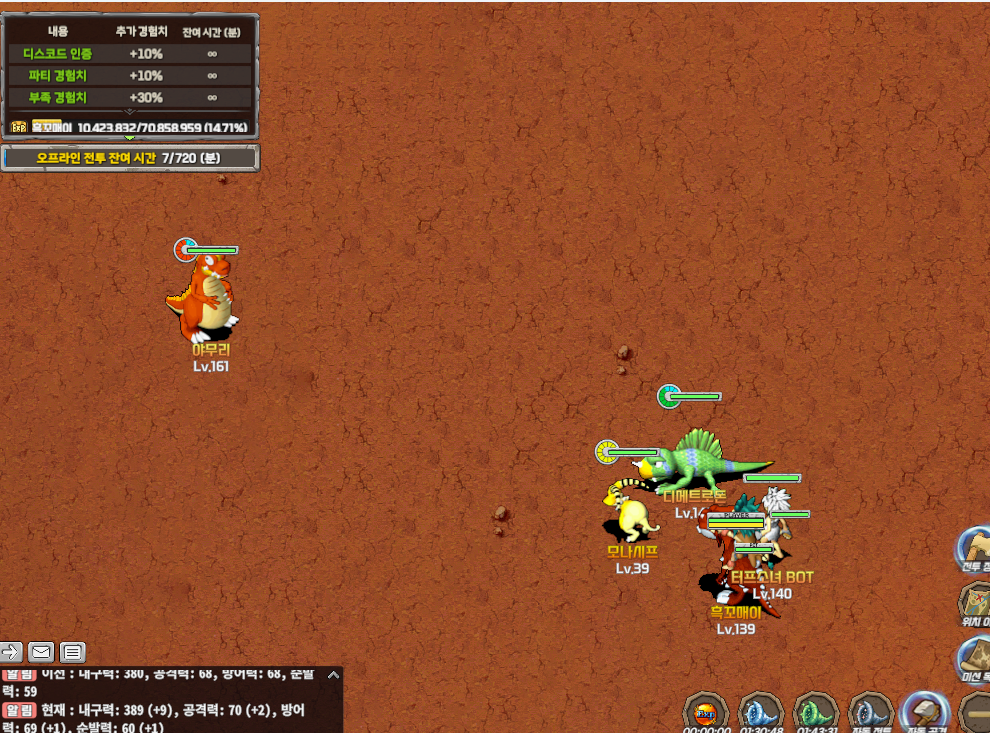The width and height of the screenshot is (990, 733).
Task: Collapse the chat log with the up chevron
Action: 333,675
